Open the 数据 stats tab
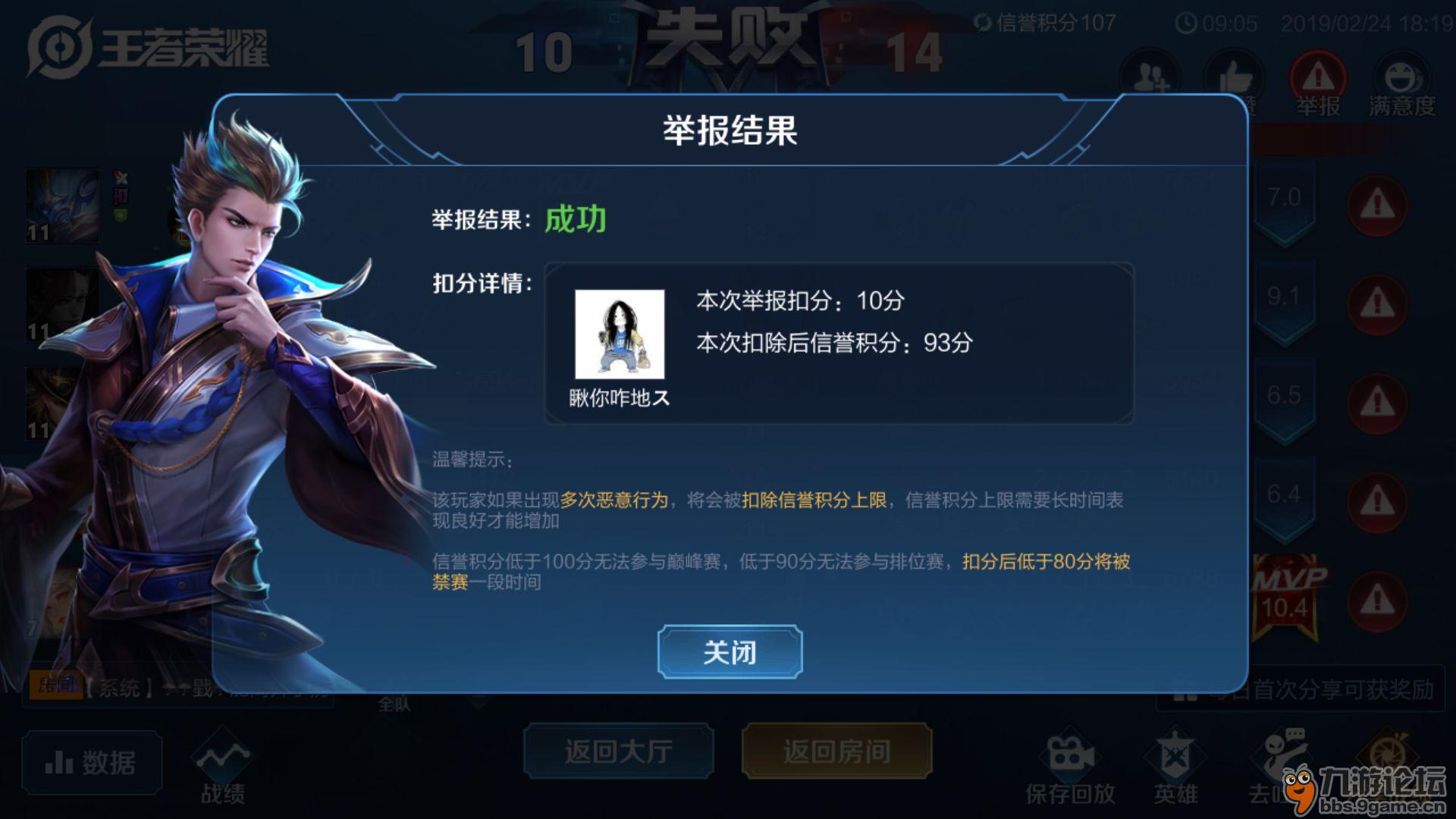 point(92,762)
